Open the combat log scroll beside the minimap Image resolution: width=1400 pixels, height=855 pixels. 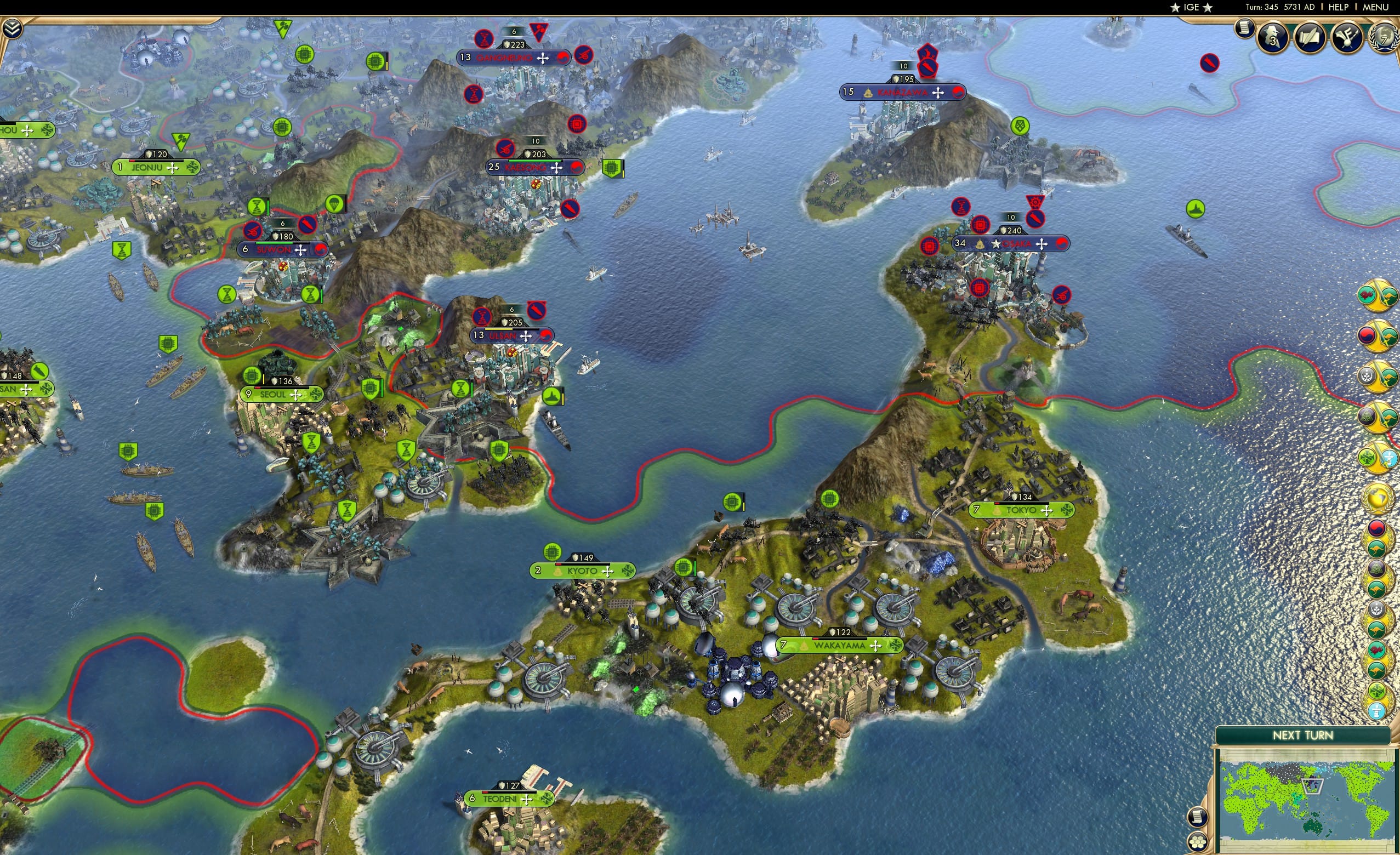(x=1198, y=817)
